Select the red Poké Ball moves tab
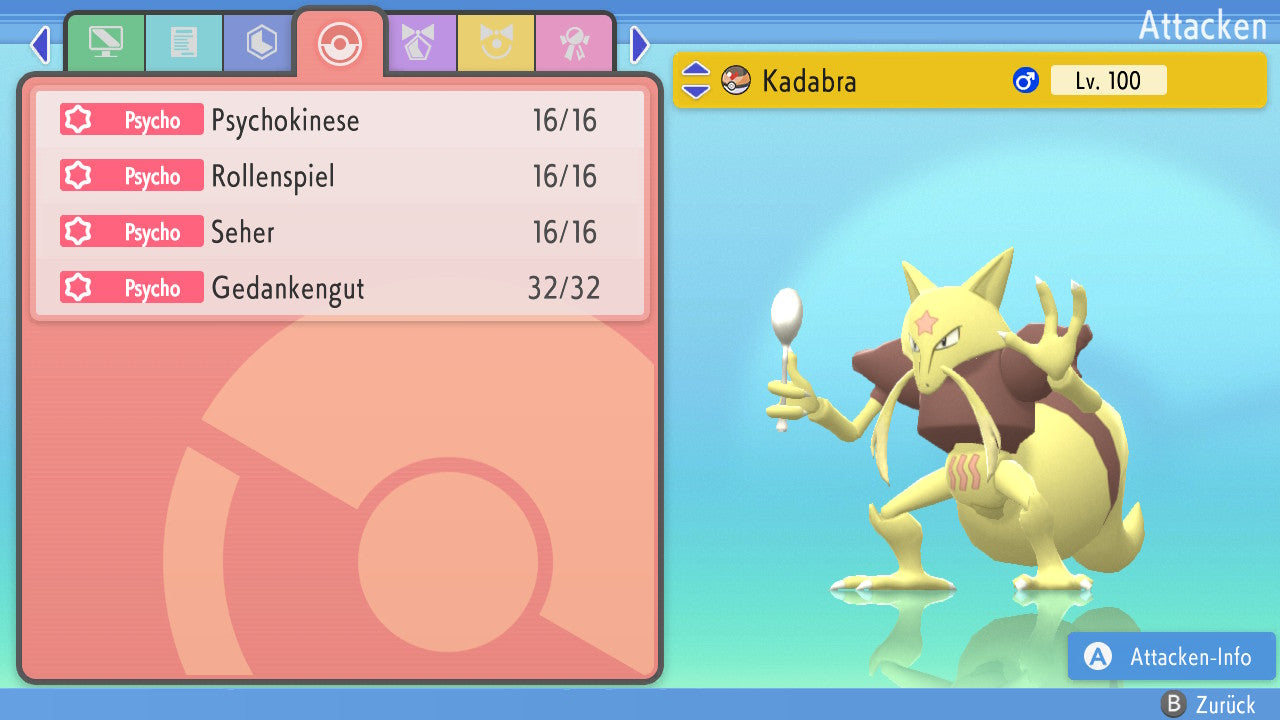Viewport: 1280px width, 720px height. click(340, 44)
